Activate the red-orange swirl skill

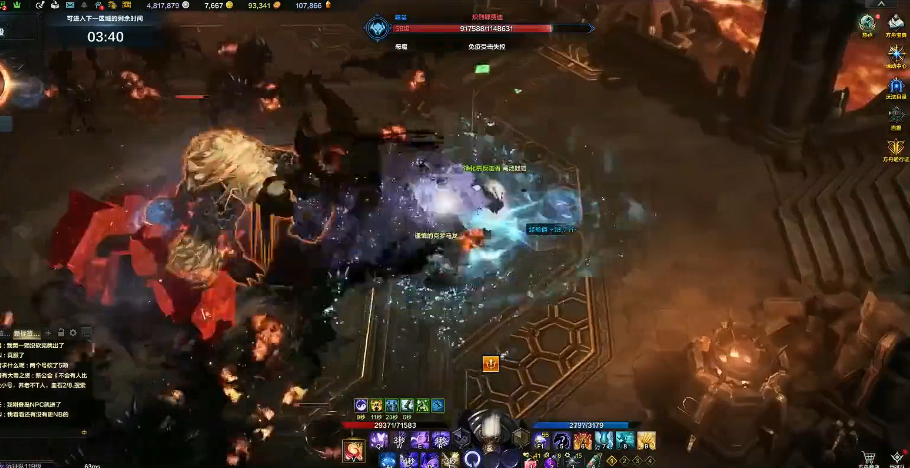tap(354, 452)
